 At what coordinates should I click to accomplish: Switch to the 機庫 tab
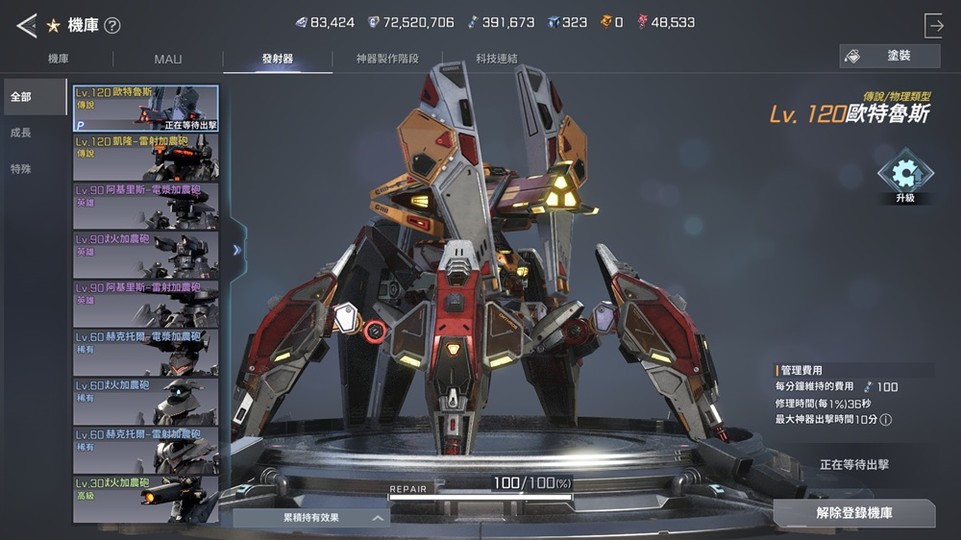(58, 59)
